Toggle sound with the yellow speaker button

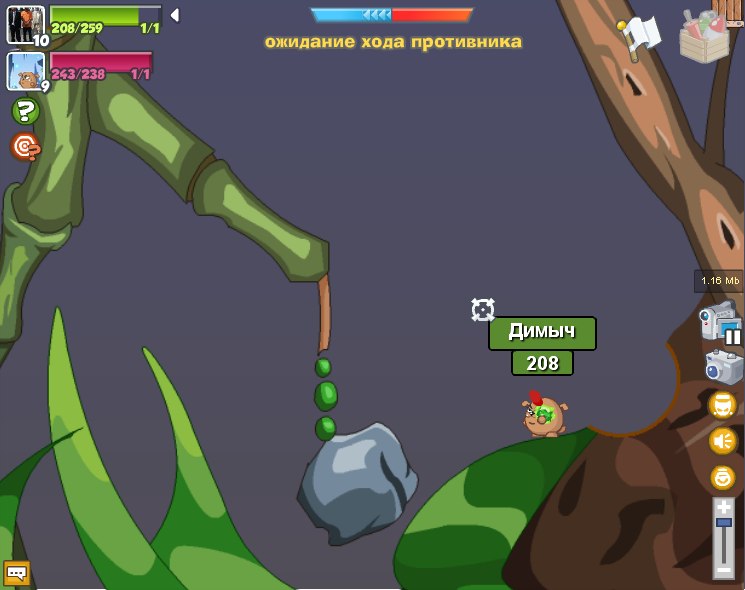coord(722,441)
